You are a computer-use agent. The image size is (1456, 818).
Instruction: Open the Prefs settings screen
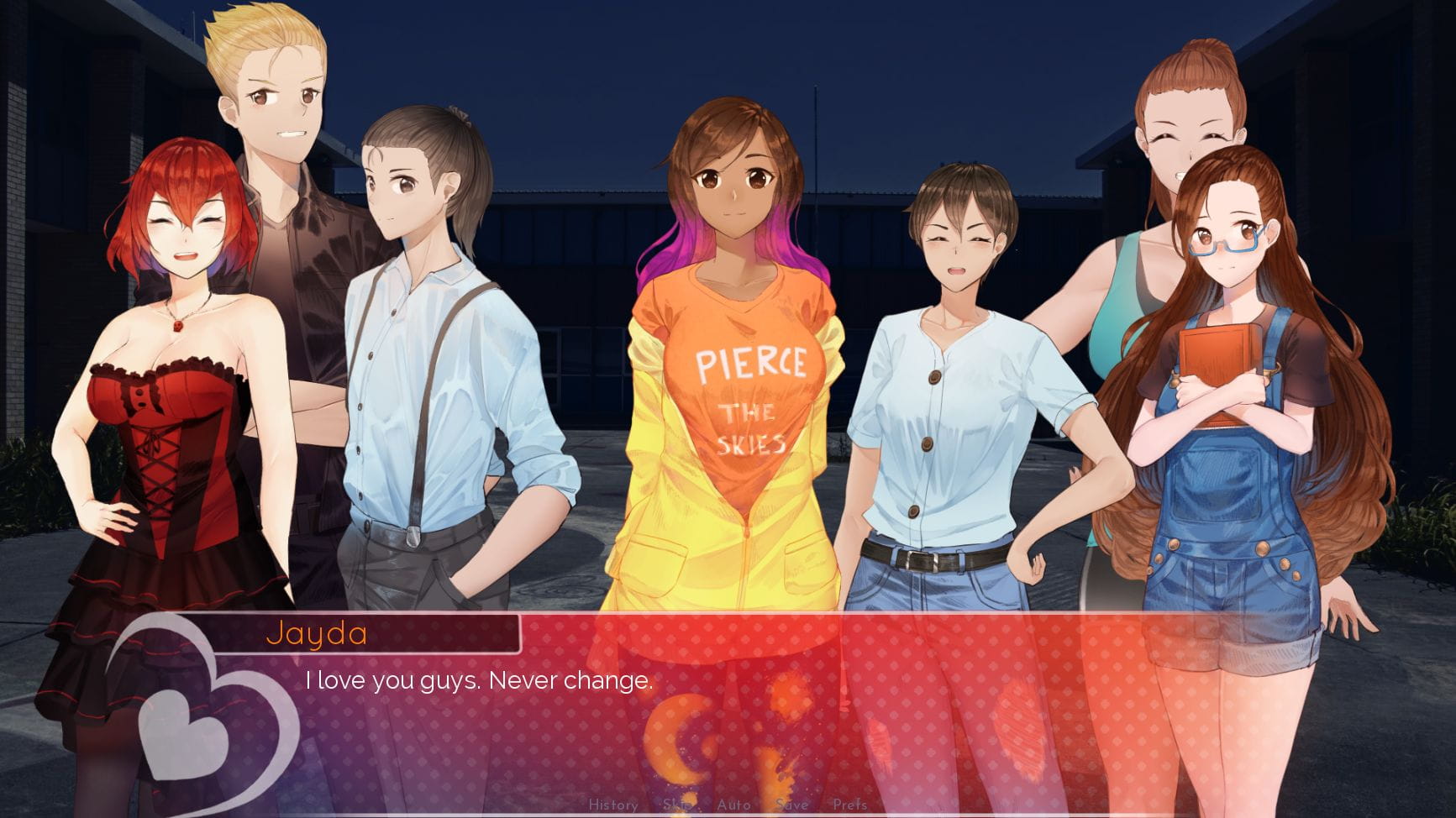tap(851, 805)
